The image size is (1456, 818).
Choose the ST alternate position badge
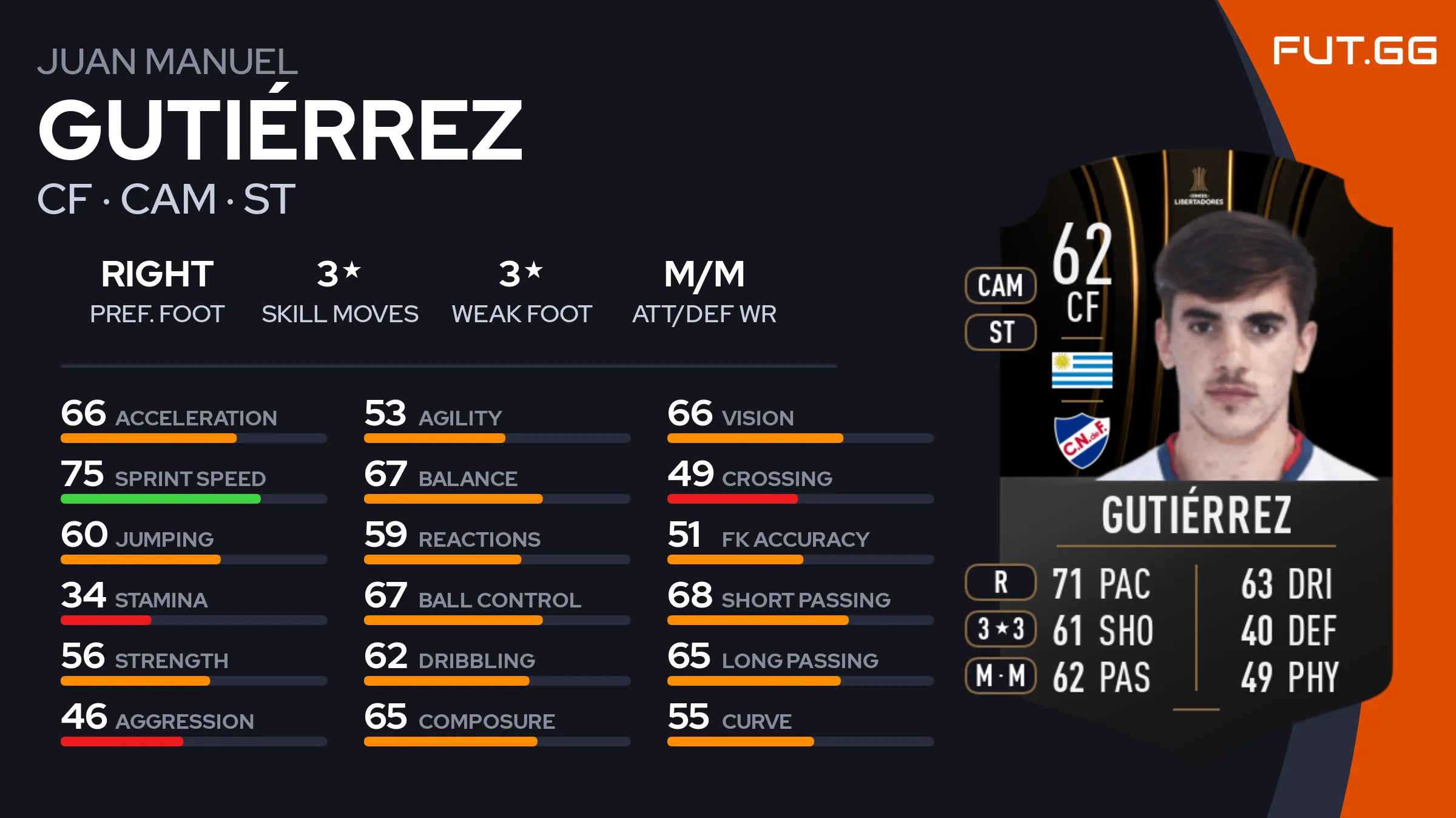click(1000, 333)
